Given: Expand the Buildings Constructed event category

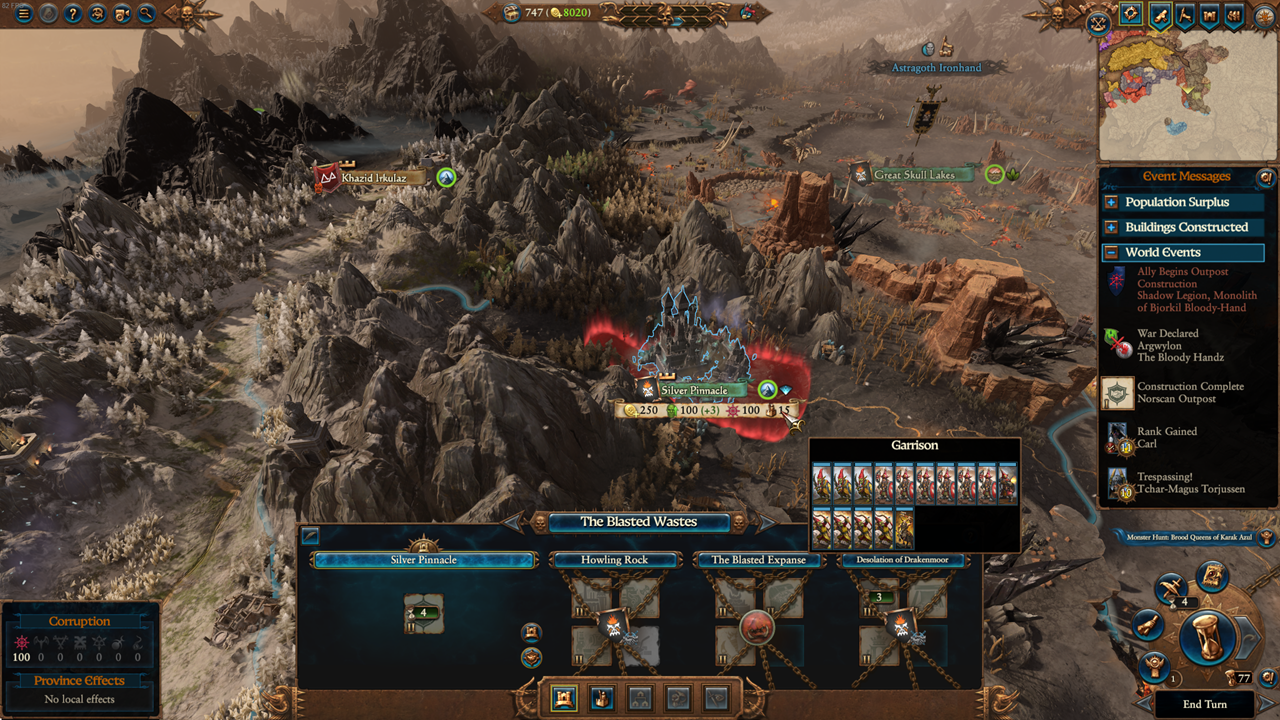Looking at the screenshot, I should [1182, 227].
